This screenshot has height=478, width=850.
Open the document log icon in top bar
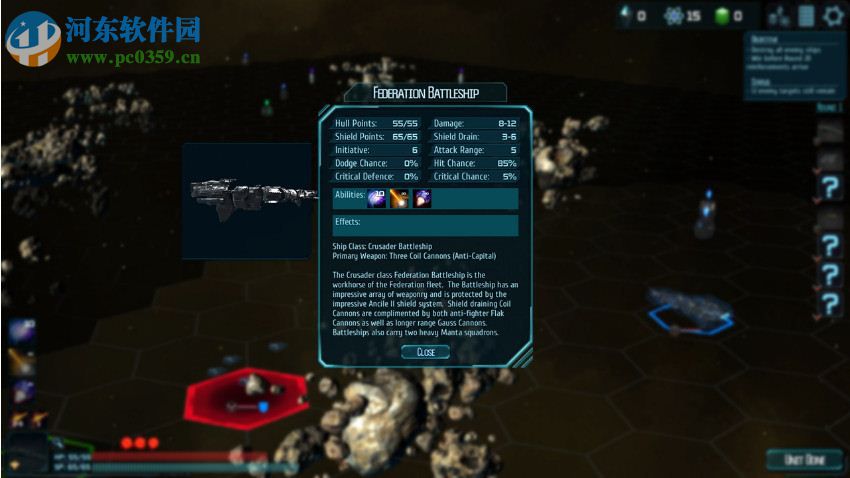coord(806,15)
